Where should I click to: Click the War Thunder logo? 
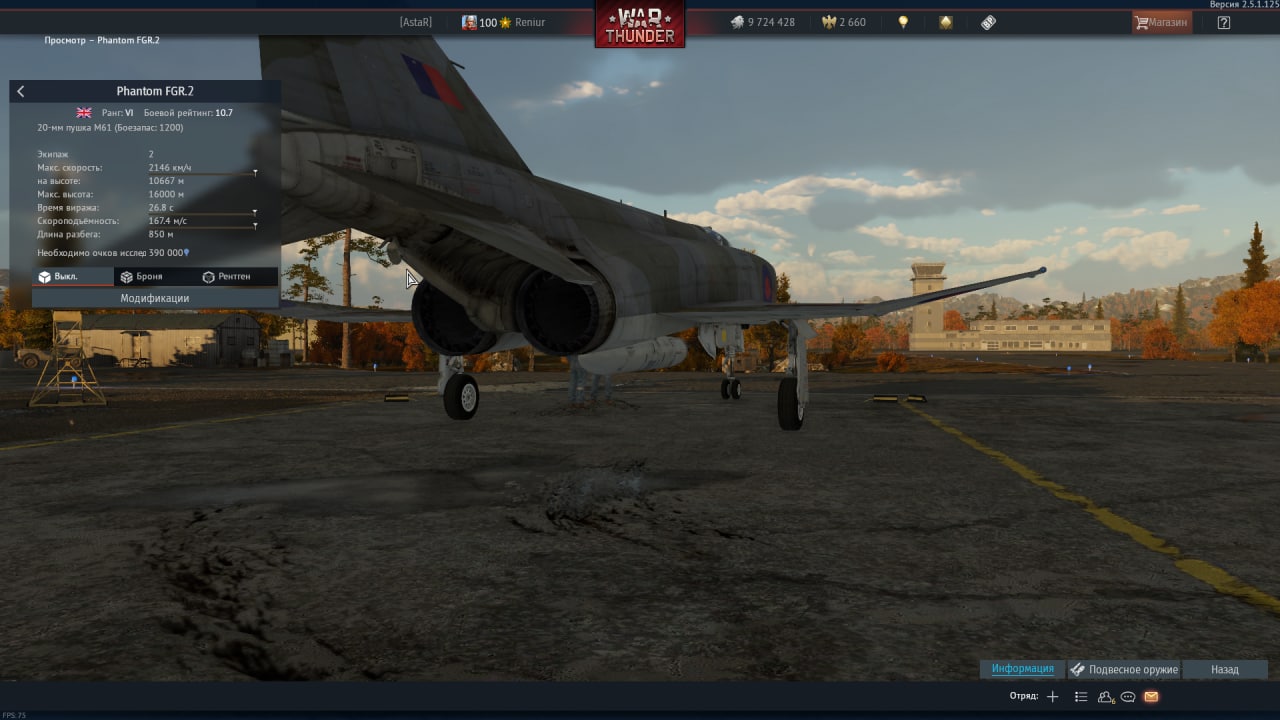tap(640, 25)
